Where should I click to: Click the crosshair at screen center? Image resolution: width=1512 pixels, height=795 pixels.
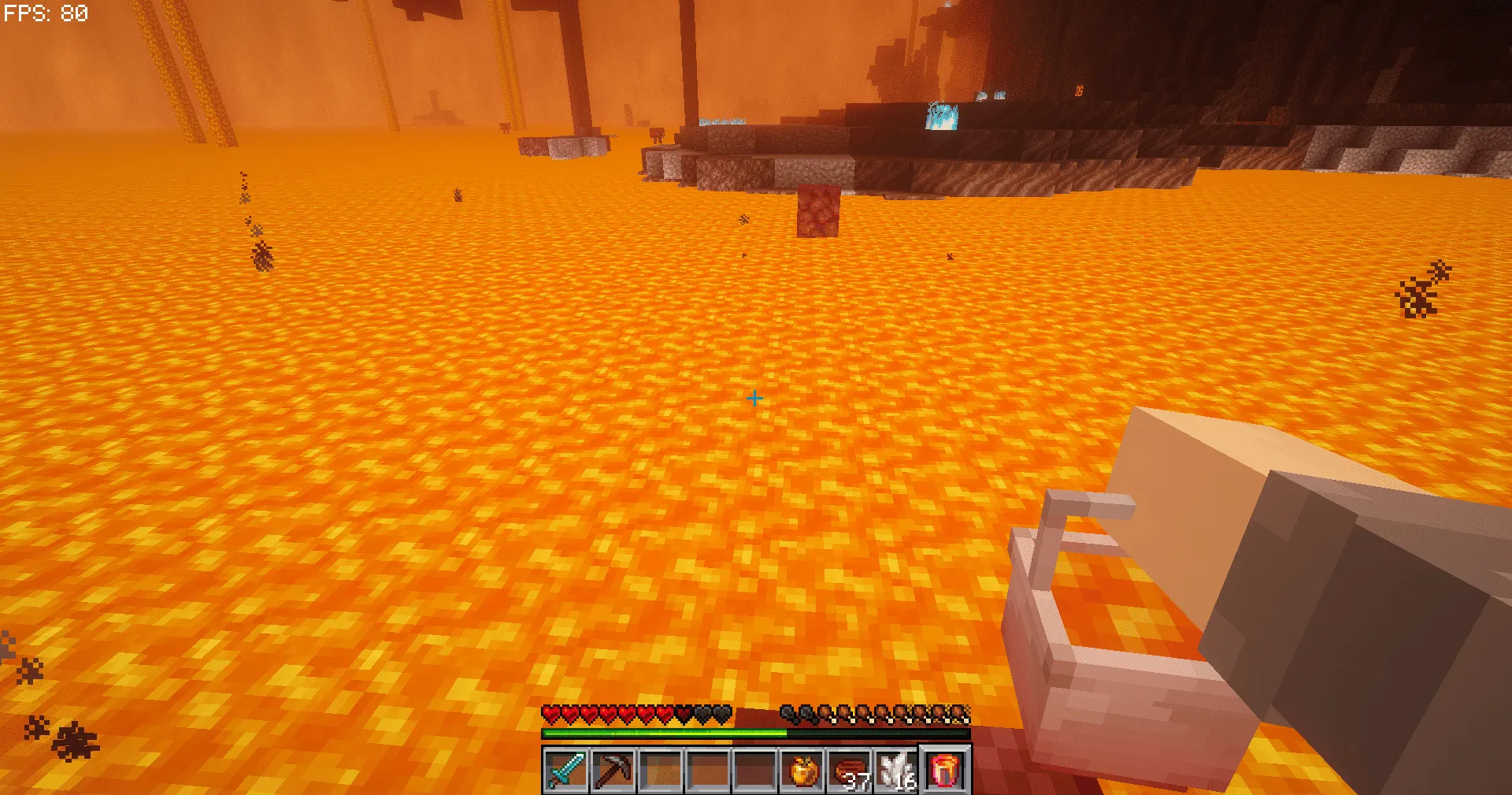pos(754,399)
